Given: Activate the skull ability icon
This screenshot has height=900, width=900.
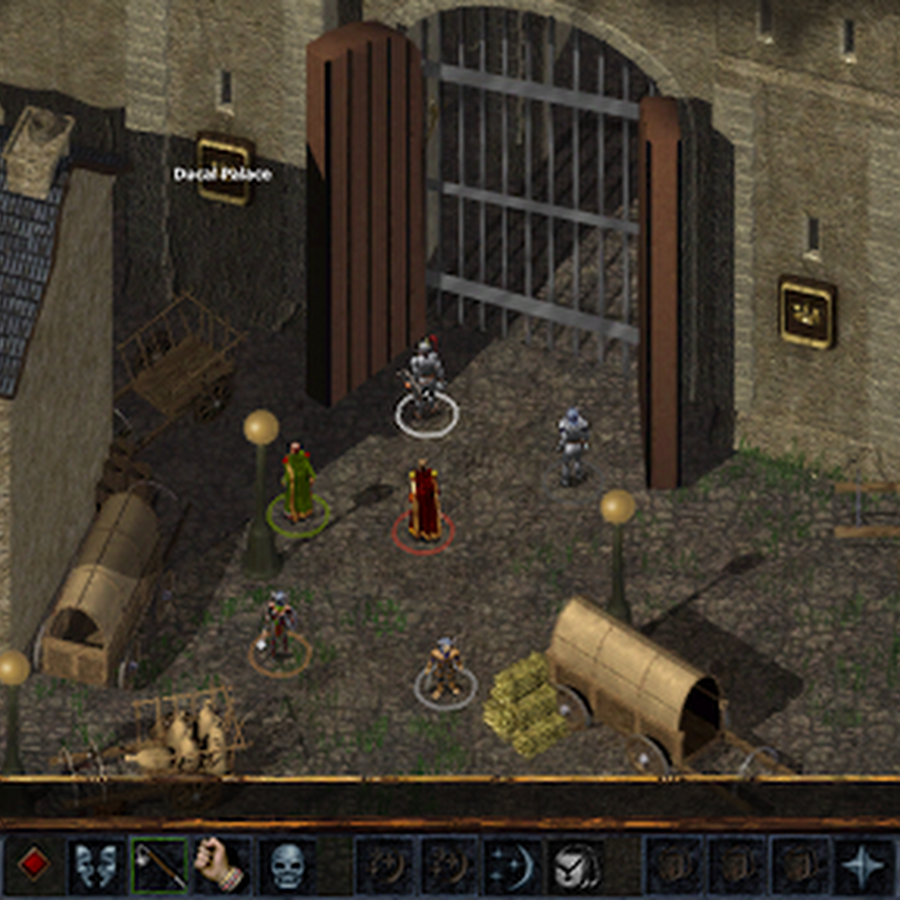Looking at the screenshot, I should [x=286, y=865].
